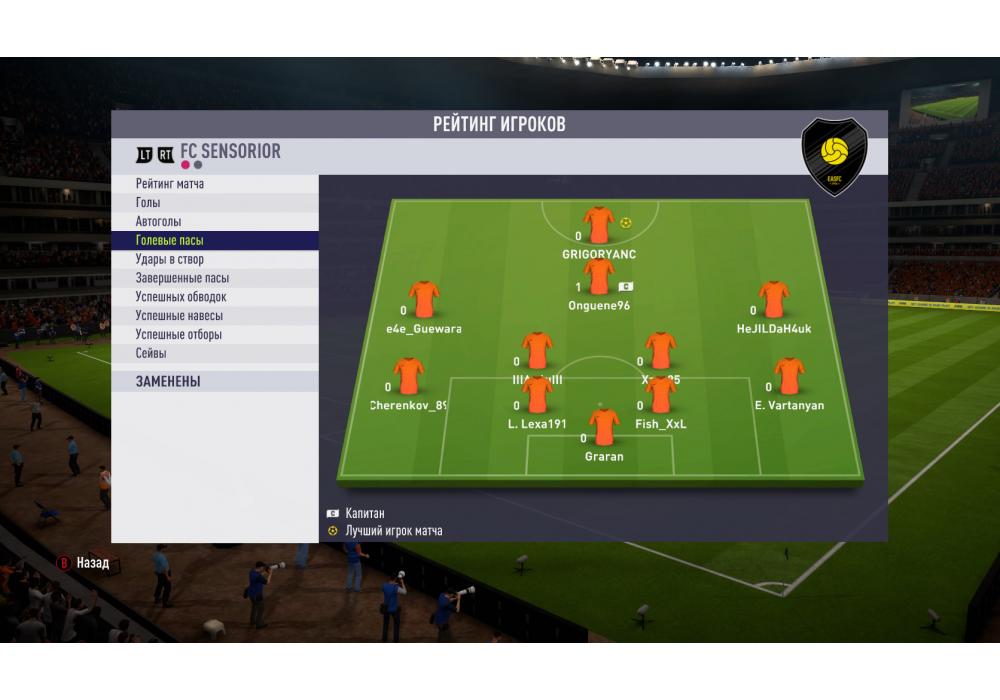
Task: Select striker GRIGORYANC on the pitch
Action: tap(599, 226)
